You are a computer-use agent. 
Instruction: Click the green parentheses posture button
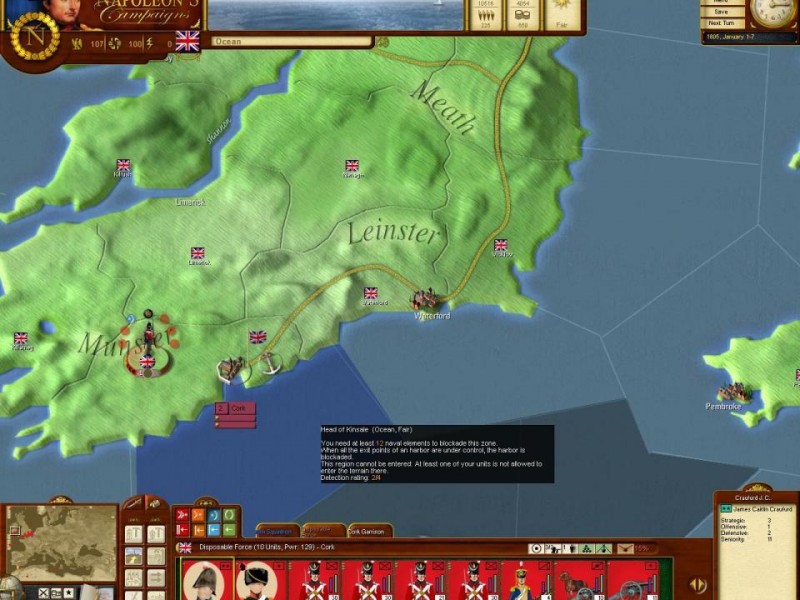[229, 514]
